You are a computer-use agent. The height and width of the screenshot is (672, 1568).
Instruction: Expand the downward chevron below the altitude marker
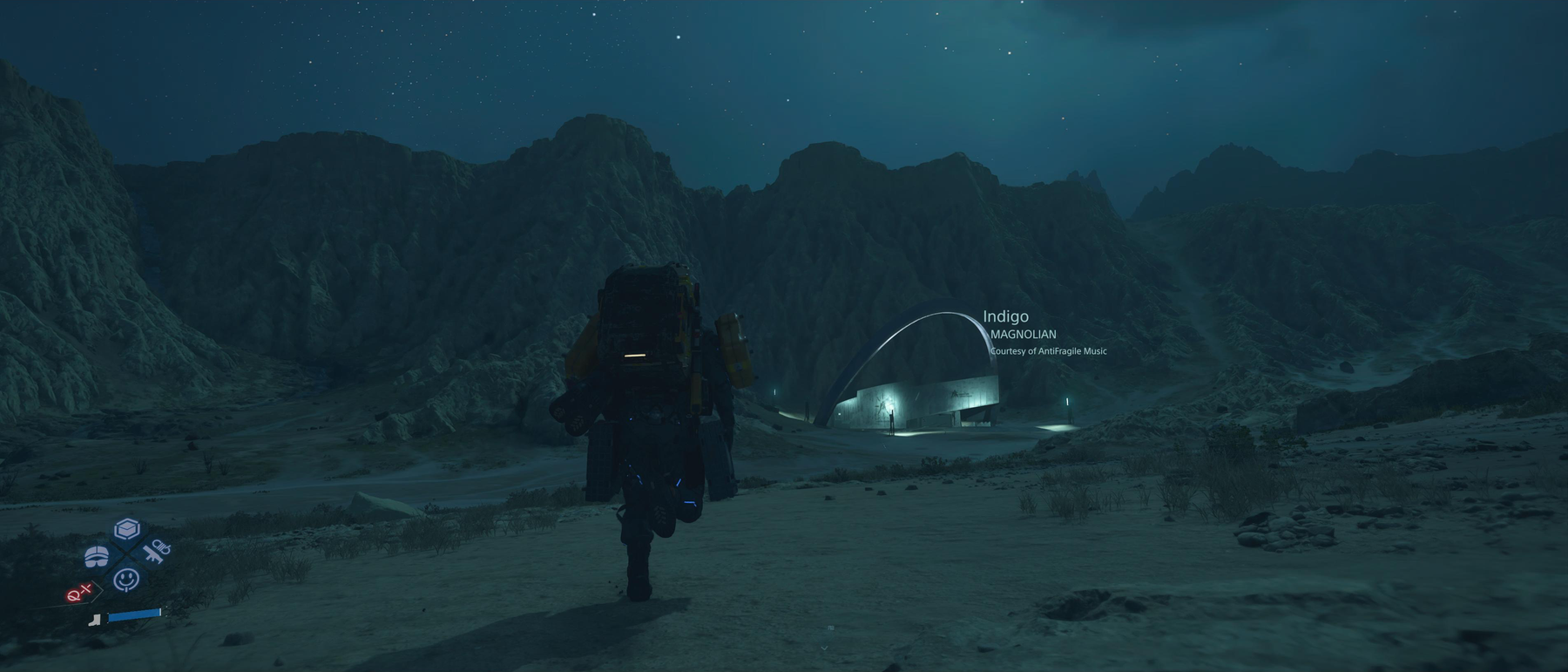pos(823,649)
